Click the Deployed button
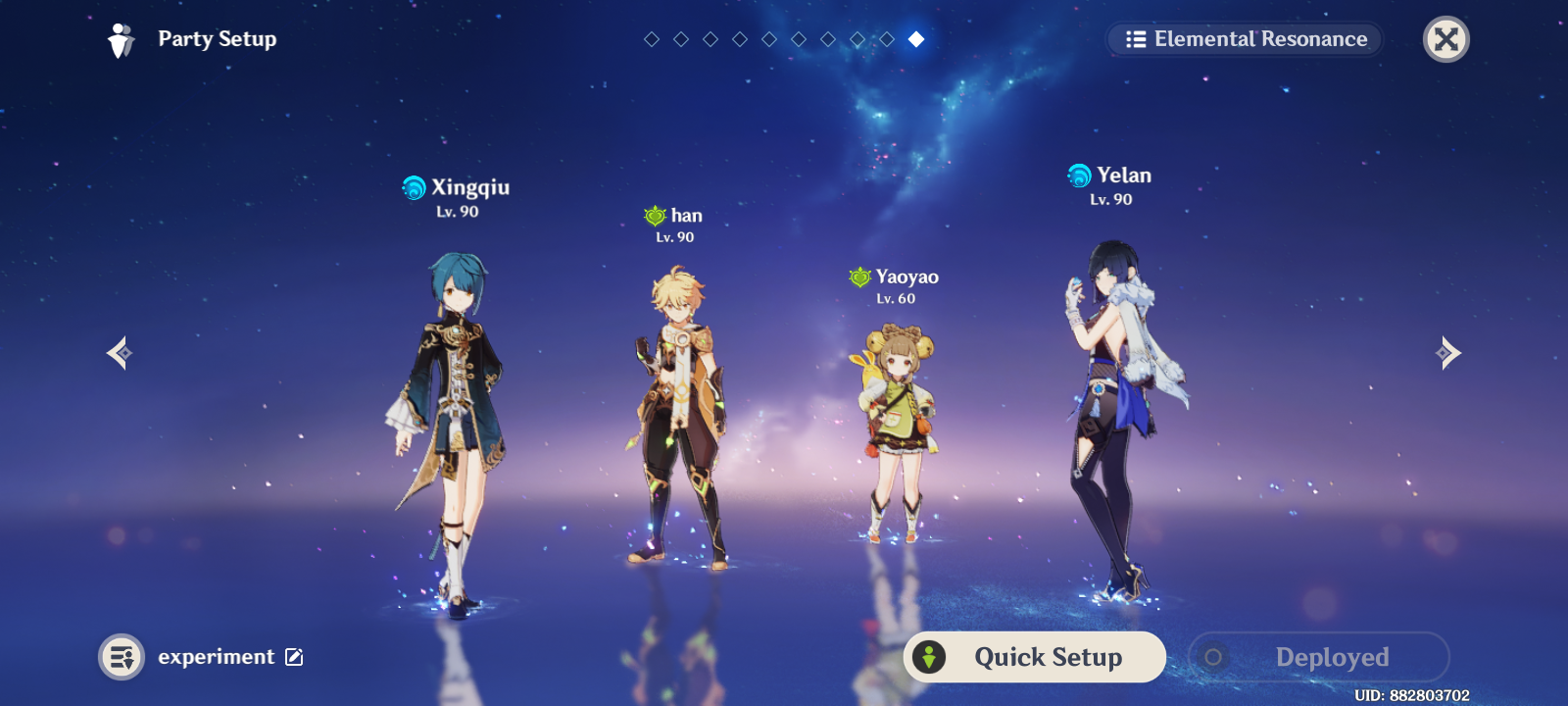1568x706 pixels. 1318,657
